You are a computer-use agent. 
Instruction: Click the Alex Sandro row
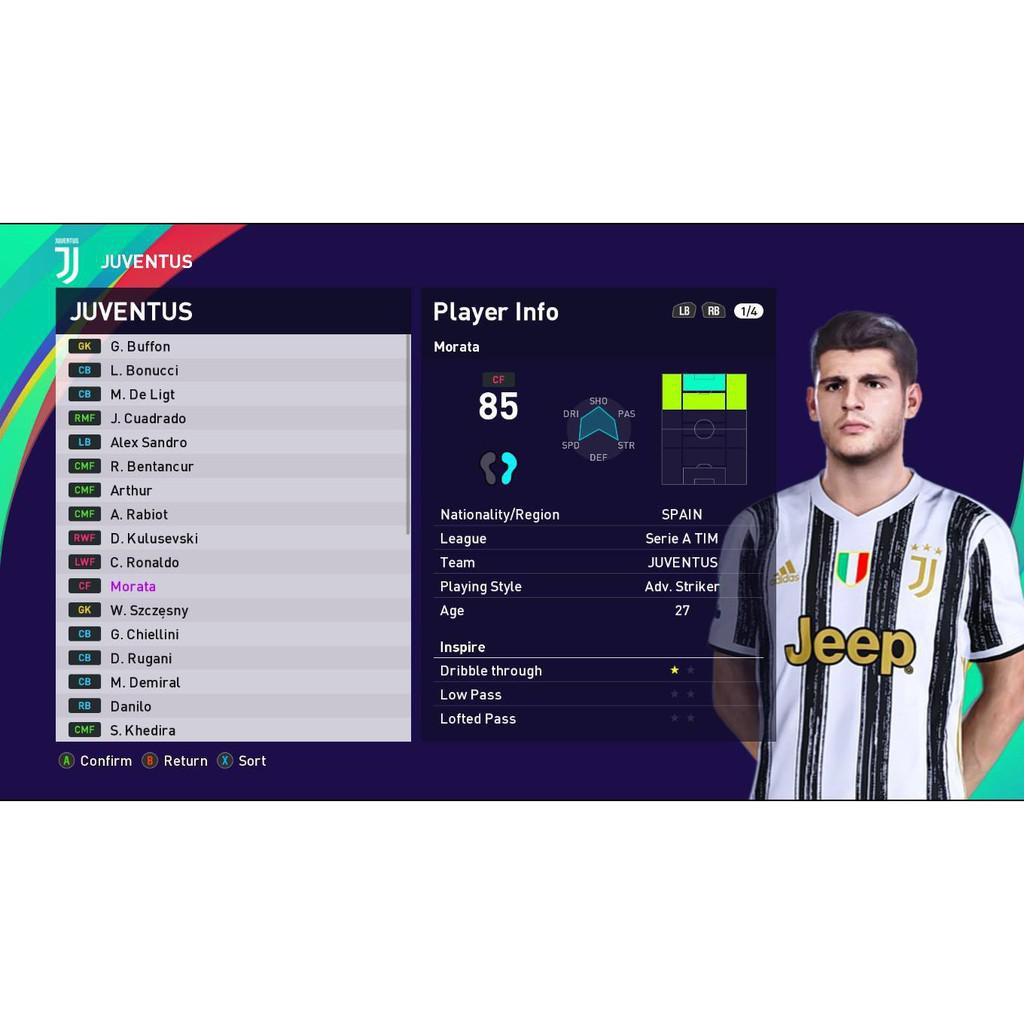(148, 442)
